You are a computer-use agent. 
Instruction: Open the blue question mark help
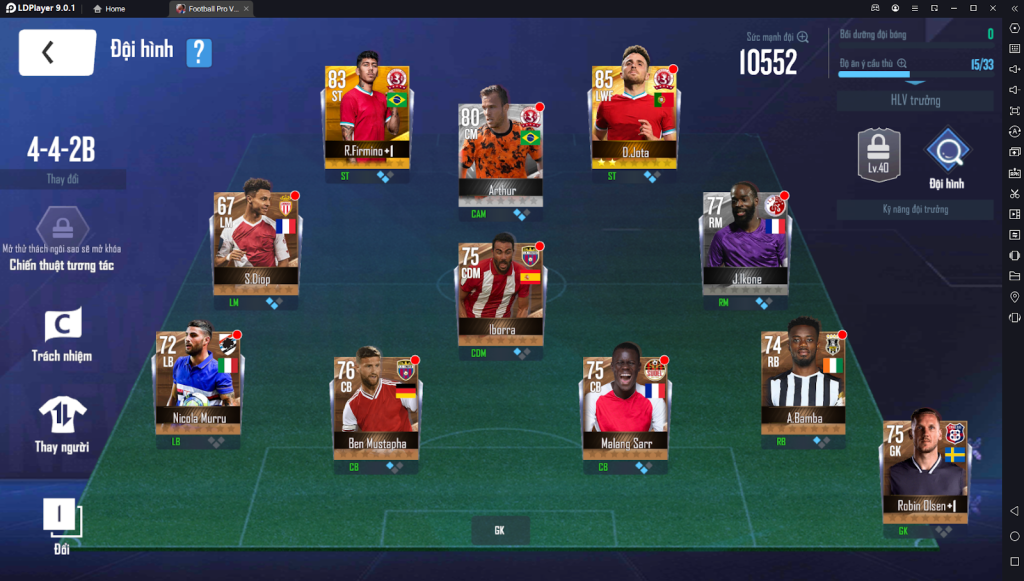click(x=199, y=52)
